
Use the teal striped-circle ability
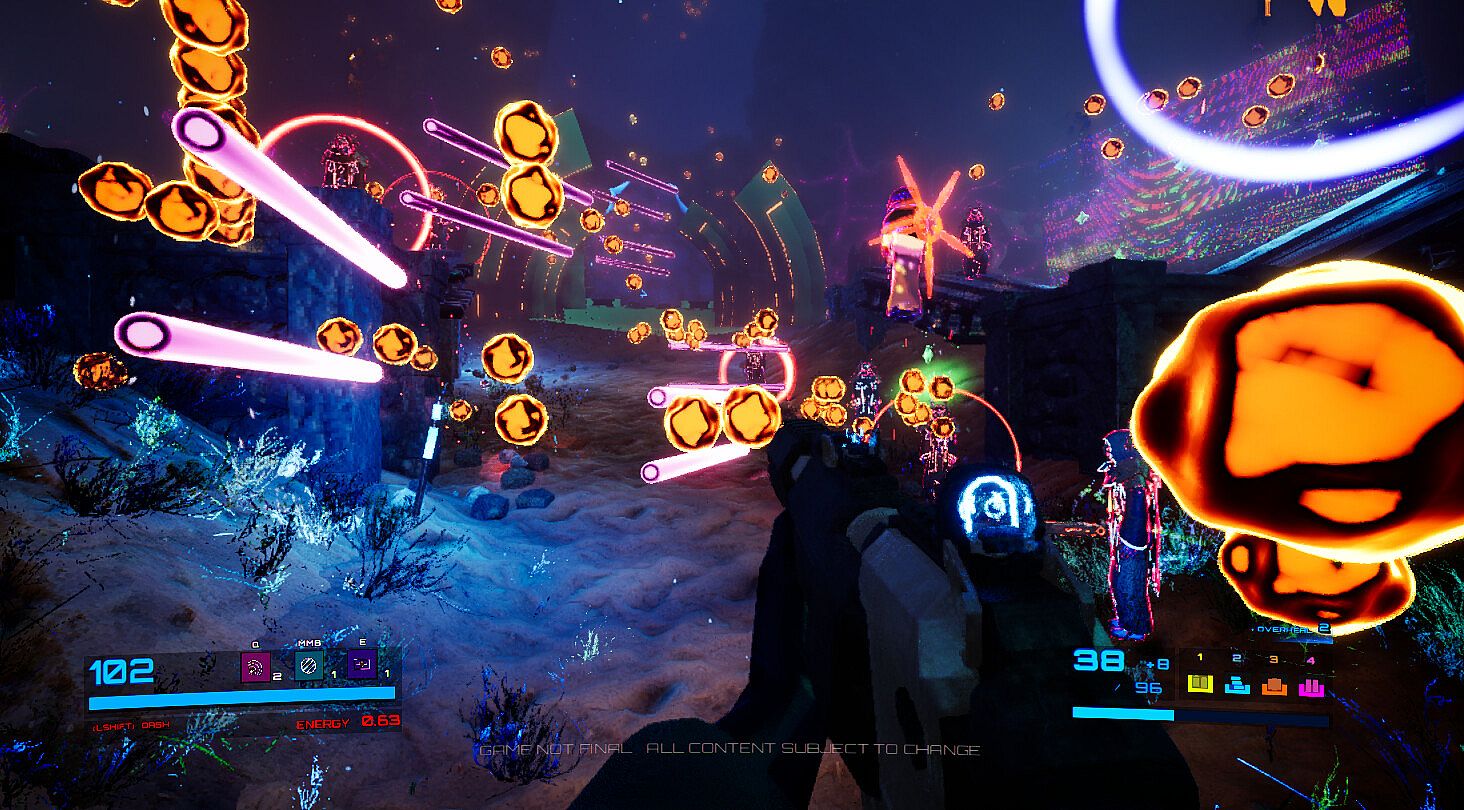pos(309,666)
